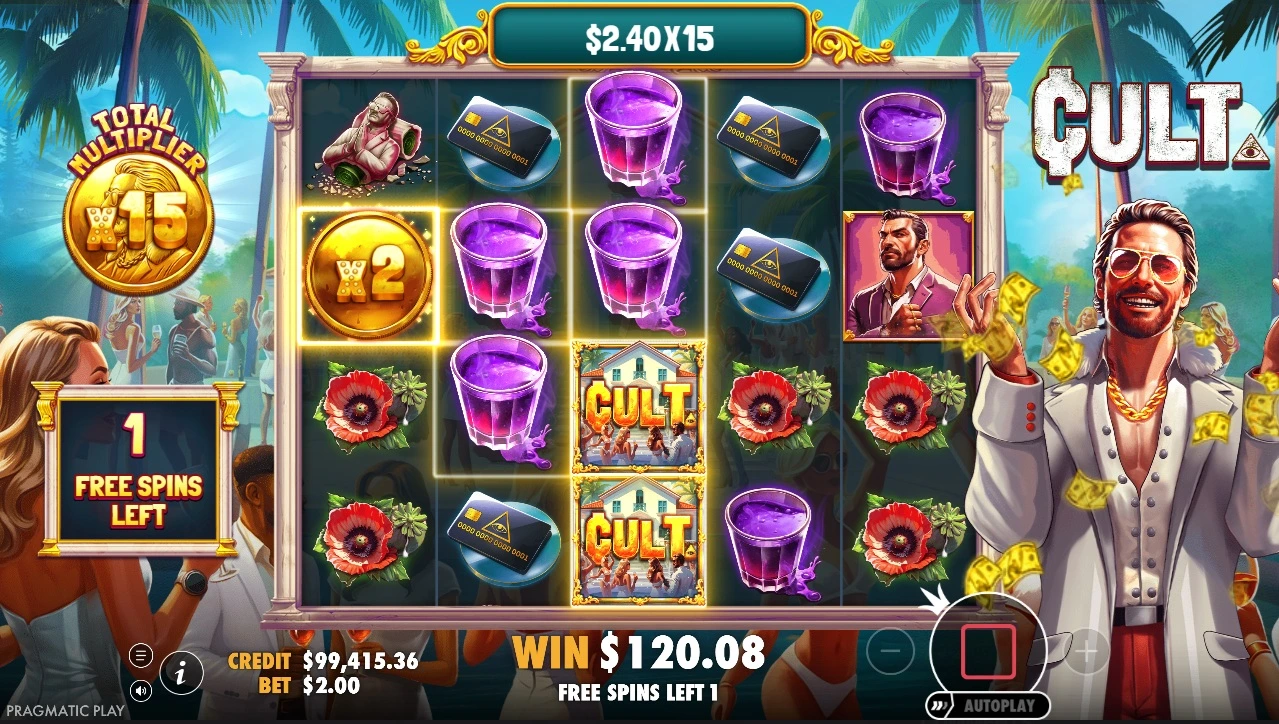Open the Autoplay options

point(988,705)
